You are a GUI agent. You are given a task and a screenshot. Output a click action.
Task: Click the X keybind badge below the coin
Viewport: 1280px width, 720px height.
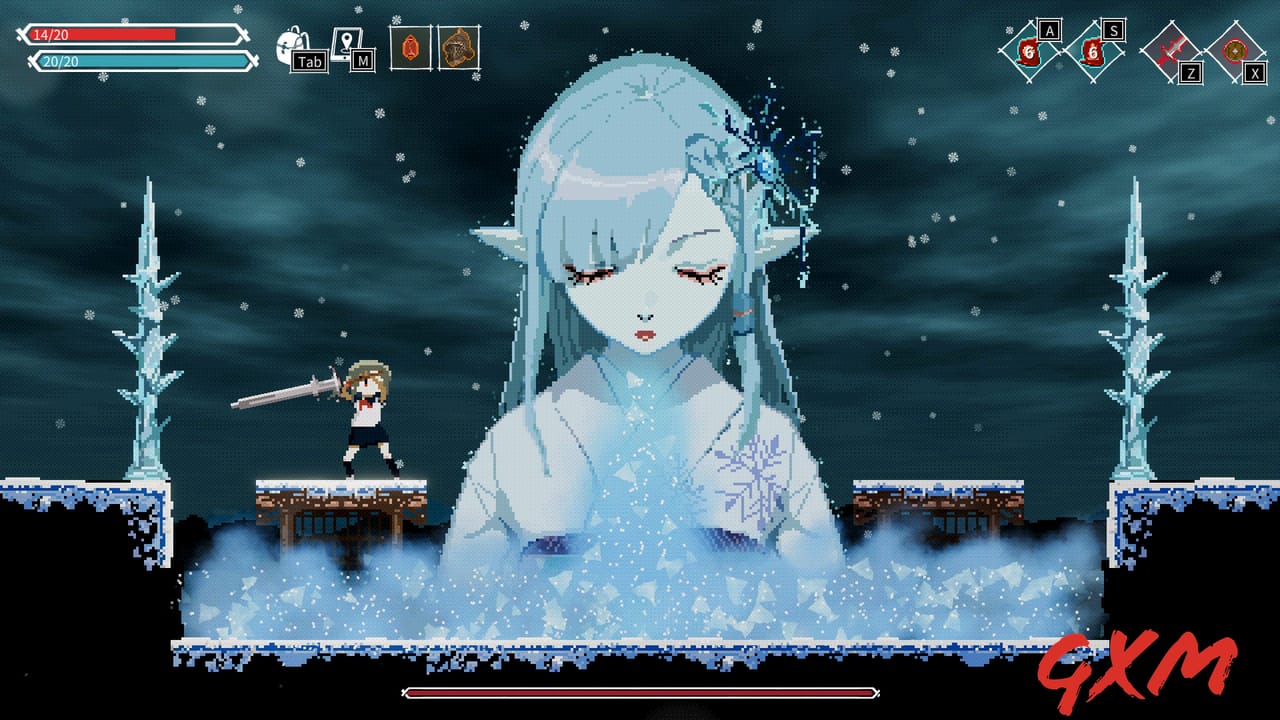pos(1253,72)
